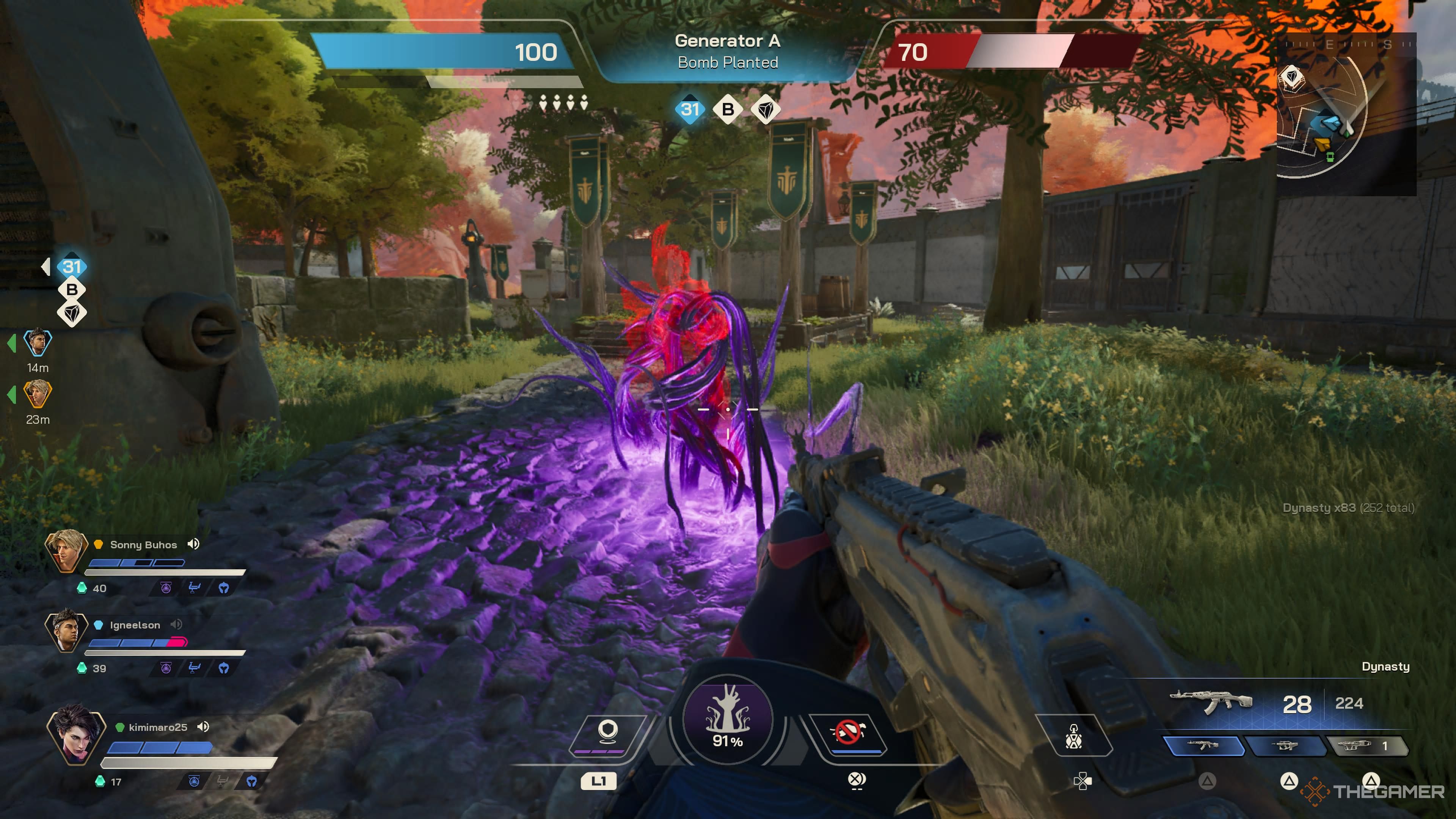Screen dimensions: 1456x819
Task: Toggle kimimaro25's voice speaker icon
Action: [x=203, y=726]
